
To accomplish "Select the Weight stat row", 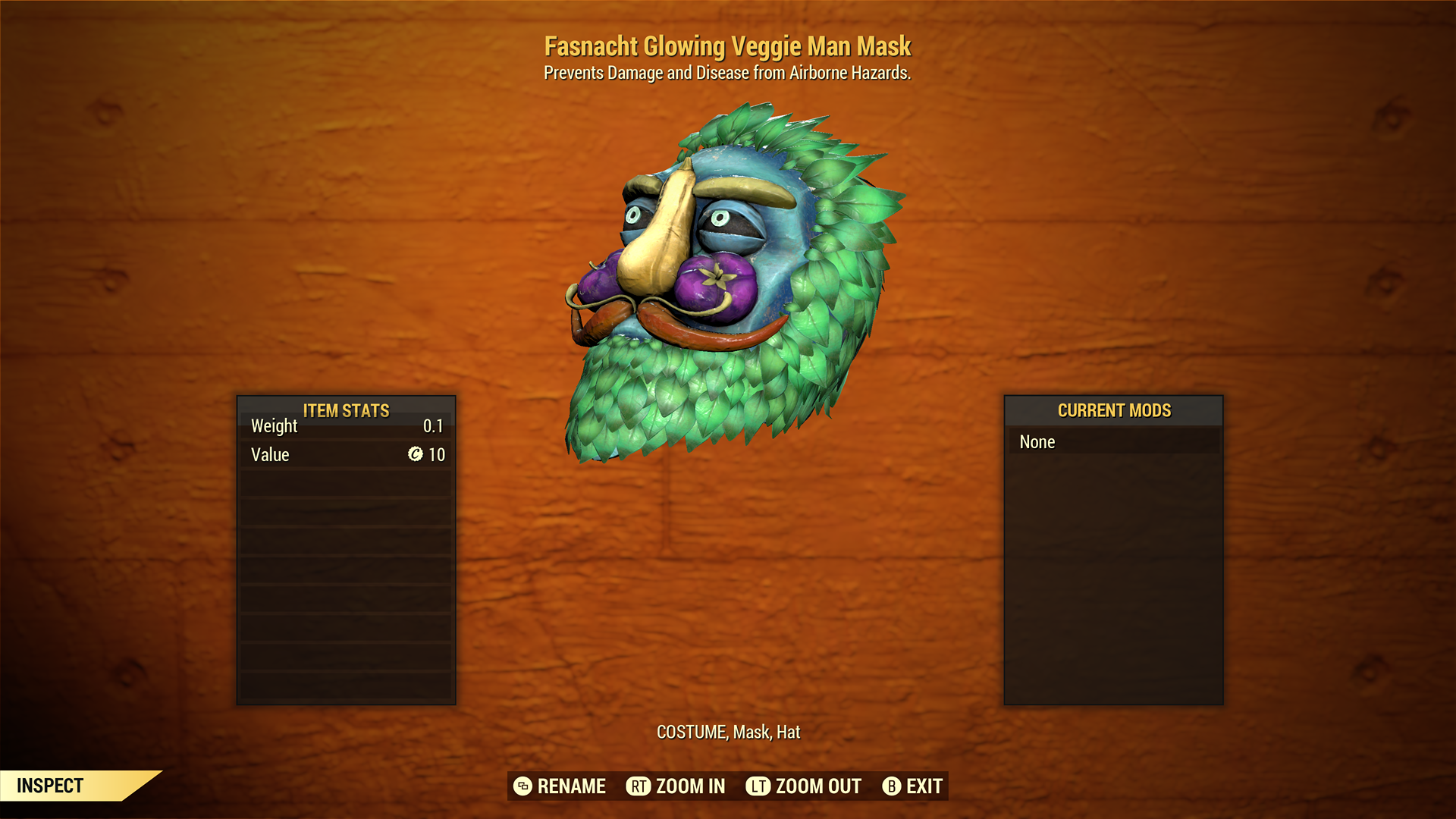I will [x=345, y=426].
